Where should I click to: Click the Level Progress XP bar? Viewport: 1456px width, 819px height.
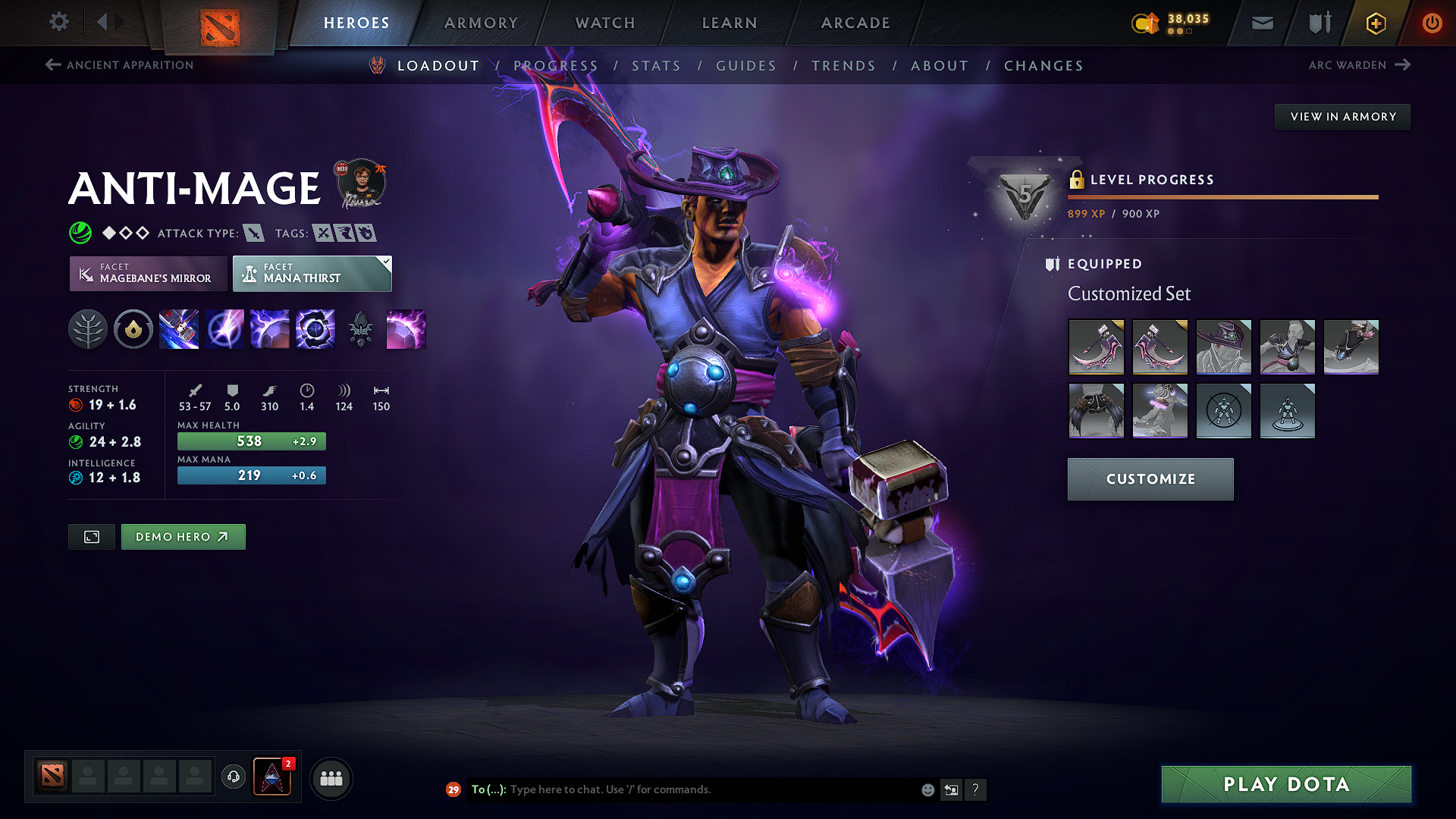click(x=1224, y=197)
